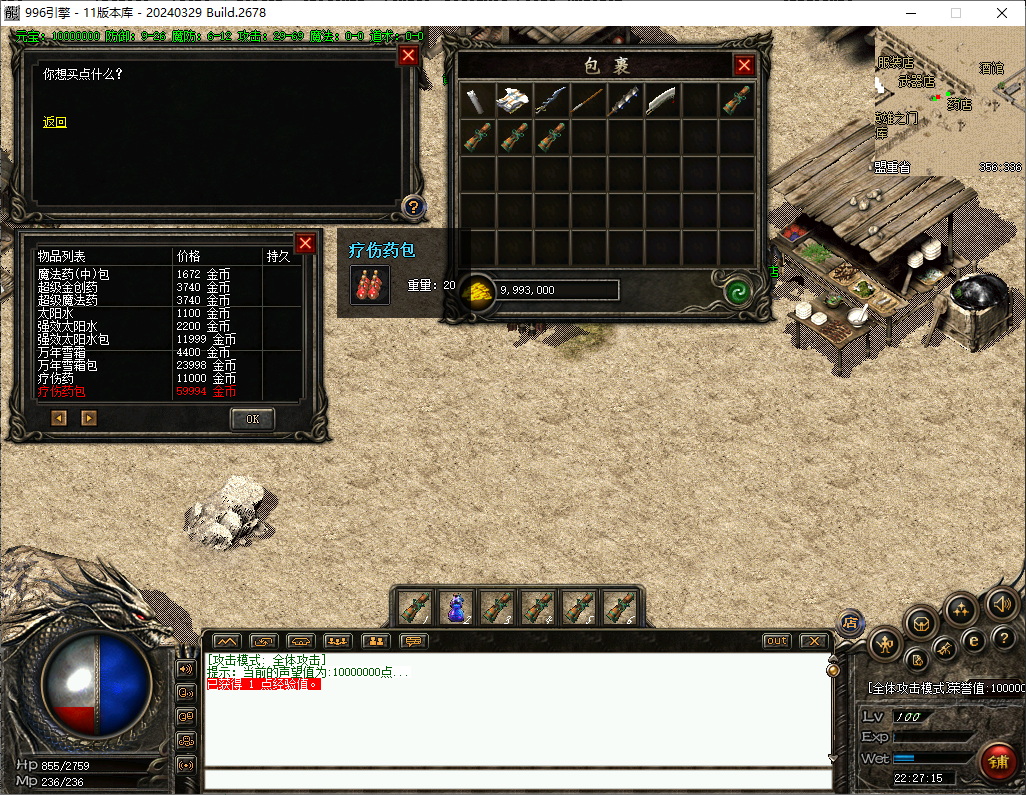The image size is (1026, 795).
Task: Close the 包裹 inventory window
Action: pyautogui.click(x=744, y=66)
